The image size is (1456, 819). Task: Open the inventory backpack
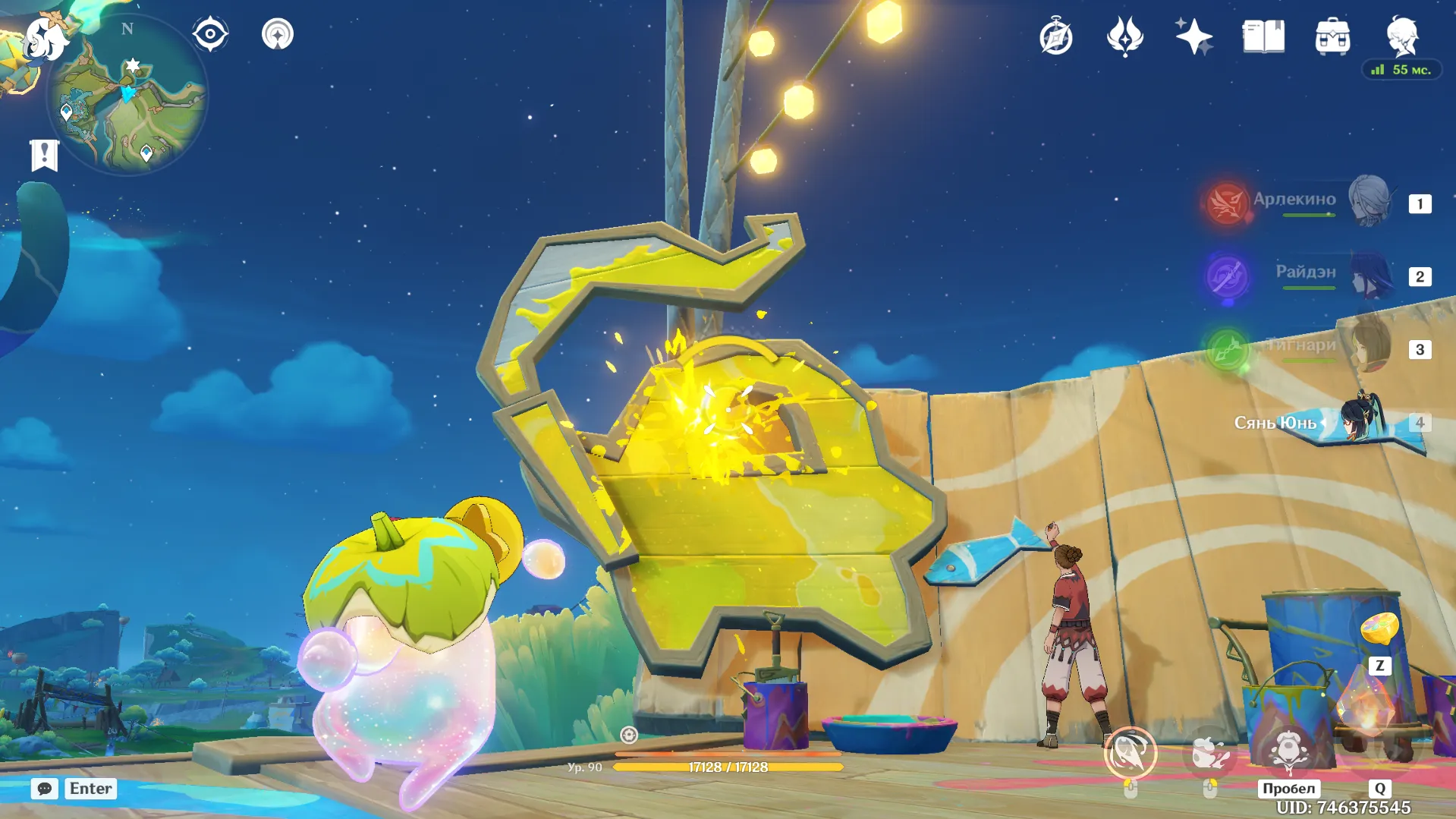pyautogui.click(x=1332, y=36)
